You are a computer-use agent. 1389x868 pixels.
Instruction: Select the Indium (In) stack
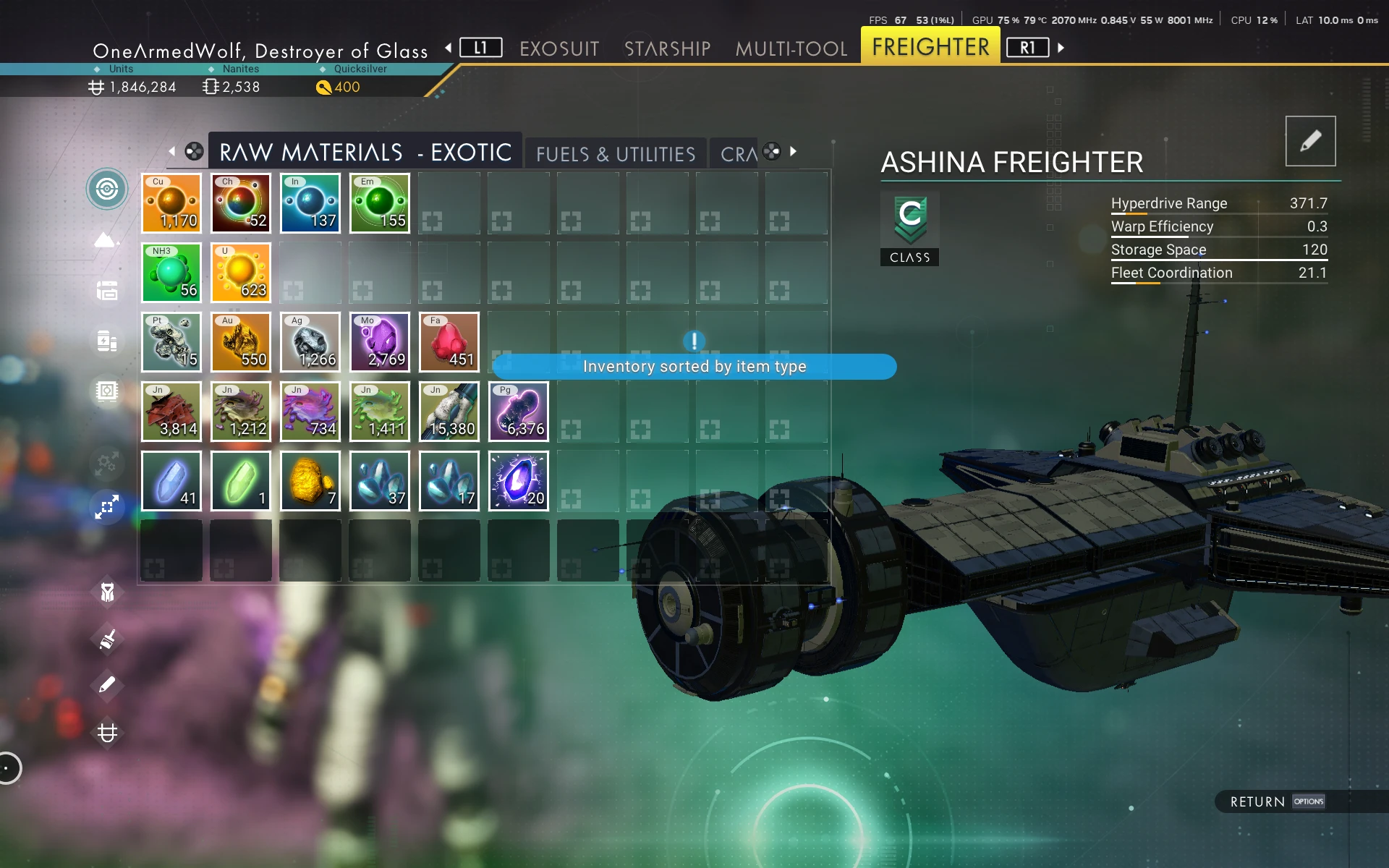(310, 203)
